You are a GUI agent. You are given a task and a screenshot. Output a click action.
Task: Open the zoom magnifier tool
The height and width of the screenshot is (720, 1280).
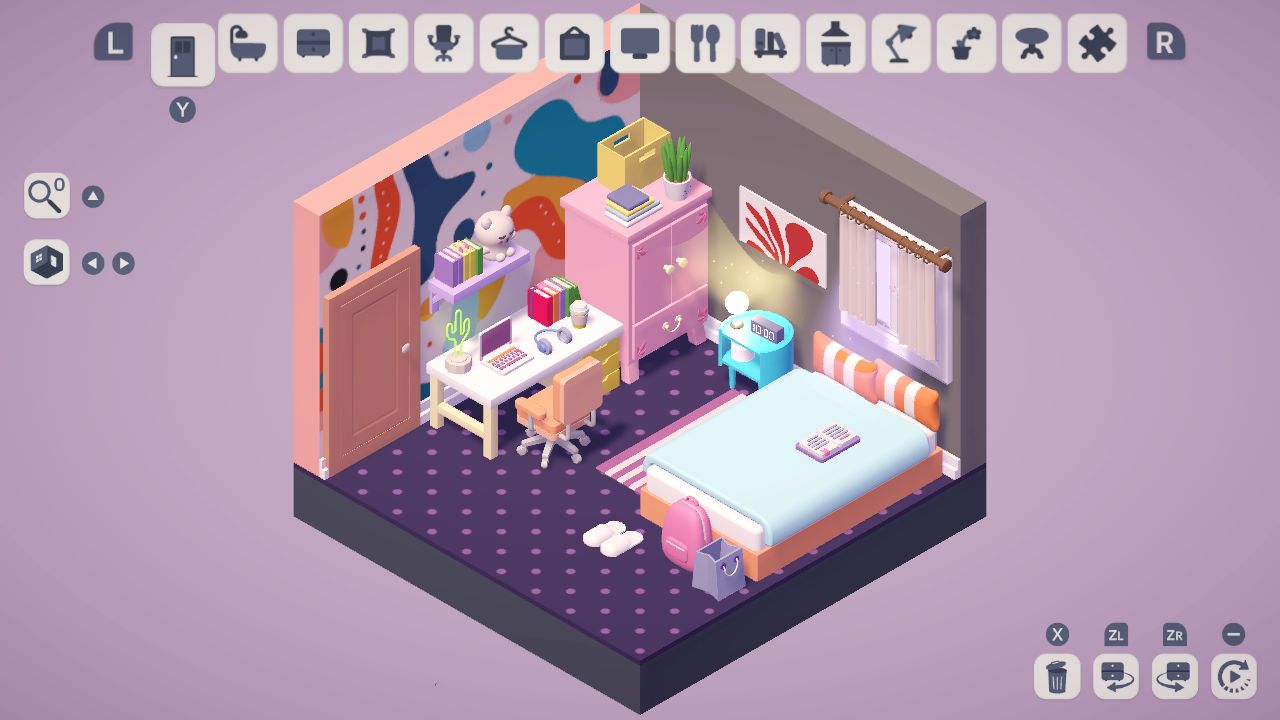pyautogui.click(x=46, y=196)
